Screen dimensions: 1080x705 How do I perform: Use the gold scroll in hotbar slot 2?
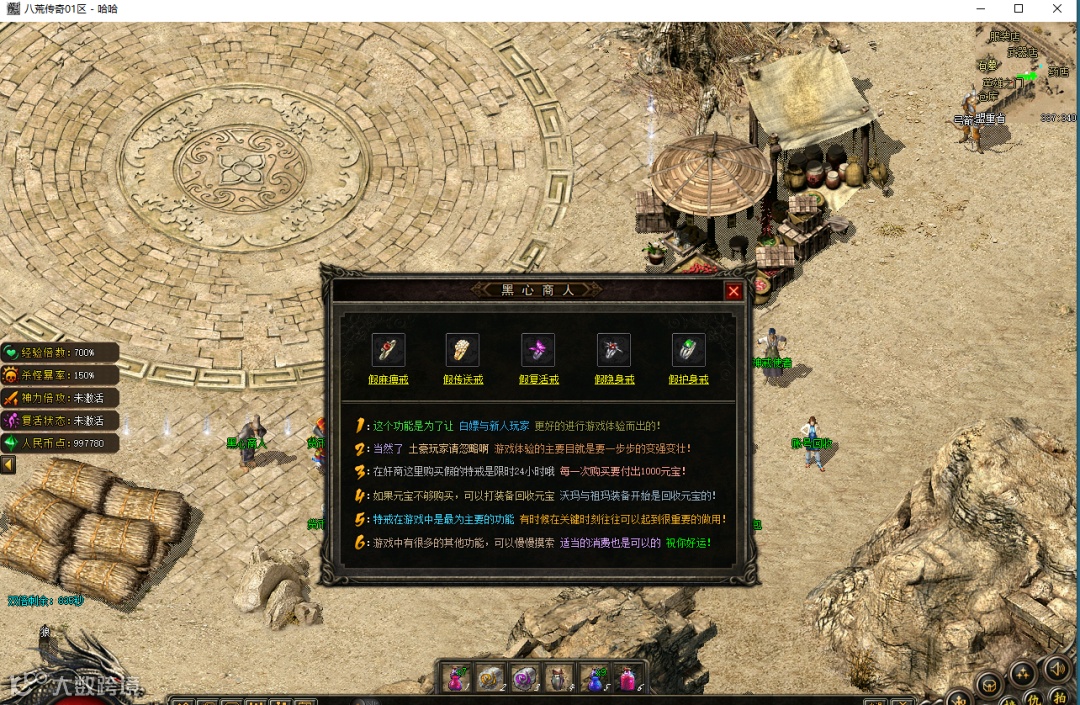pyautogui.click(x=491, y=678)
